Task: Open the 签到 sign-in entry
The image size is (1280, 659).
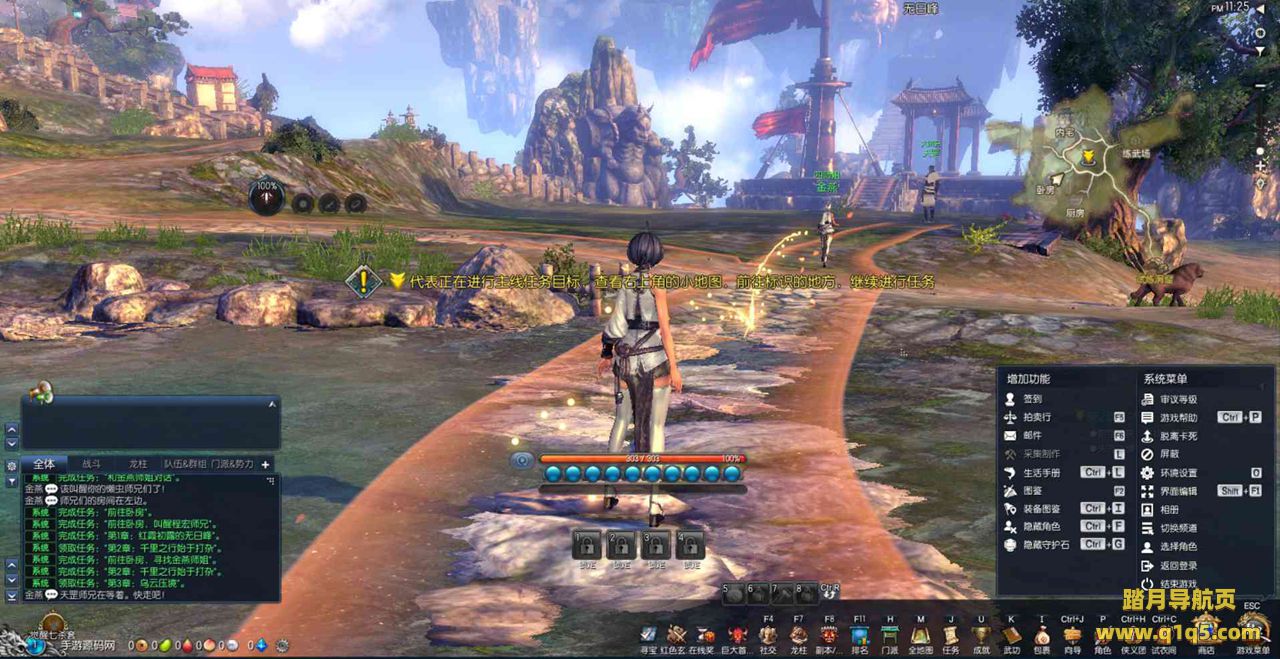Action: (1032, 399)
